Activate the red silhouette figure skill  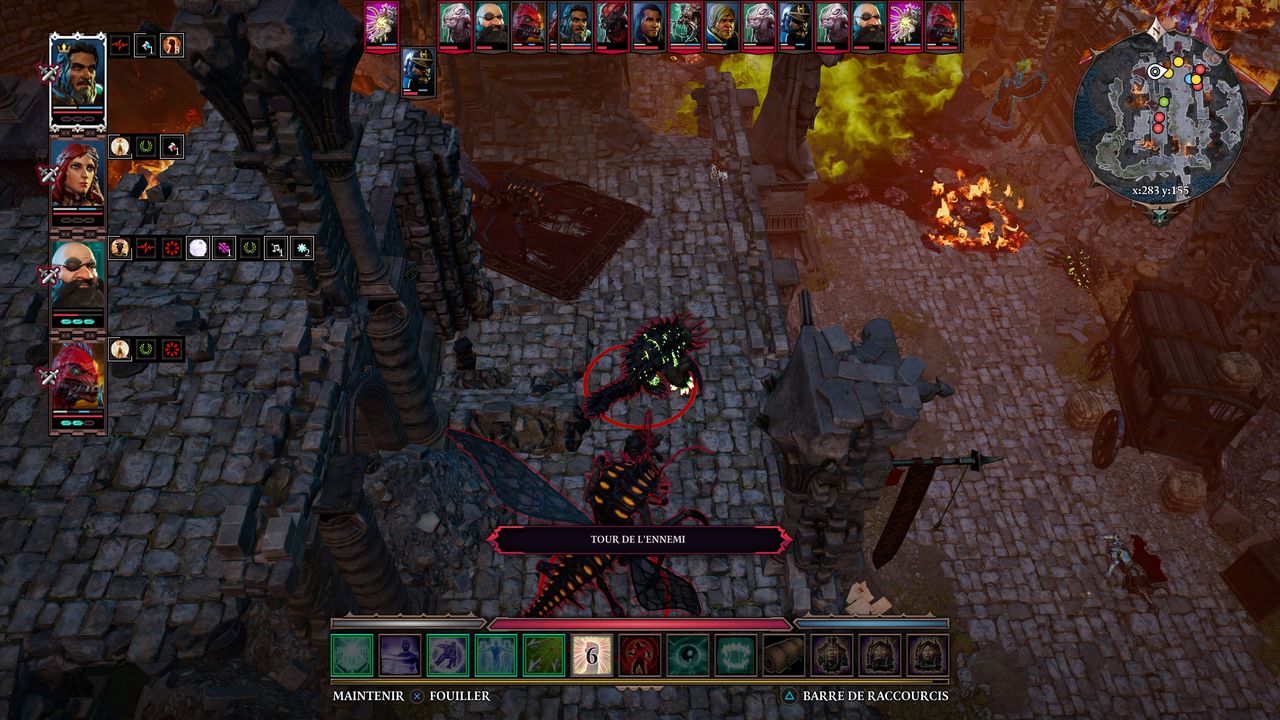coord(640,655)
